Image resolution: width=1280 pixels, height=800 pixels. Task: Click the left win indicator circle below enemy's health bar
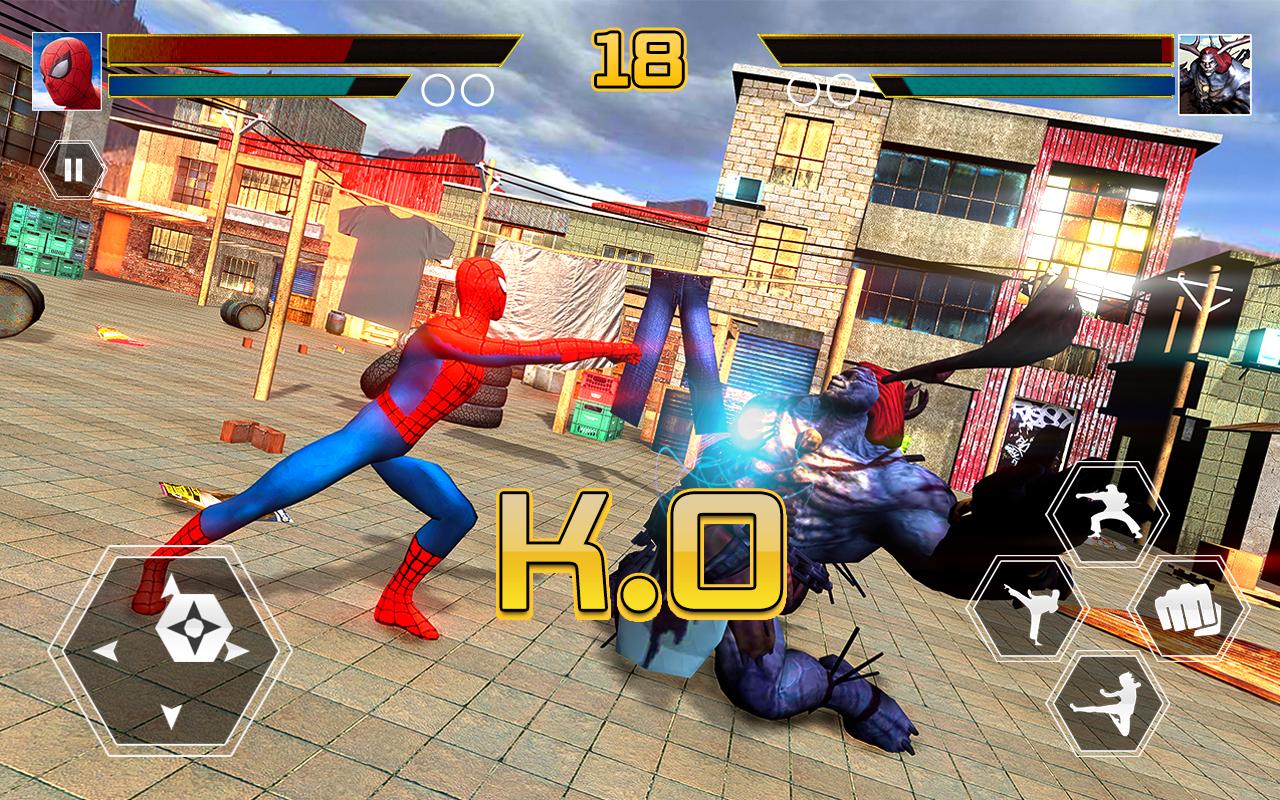[x=802, y=90]
